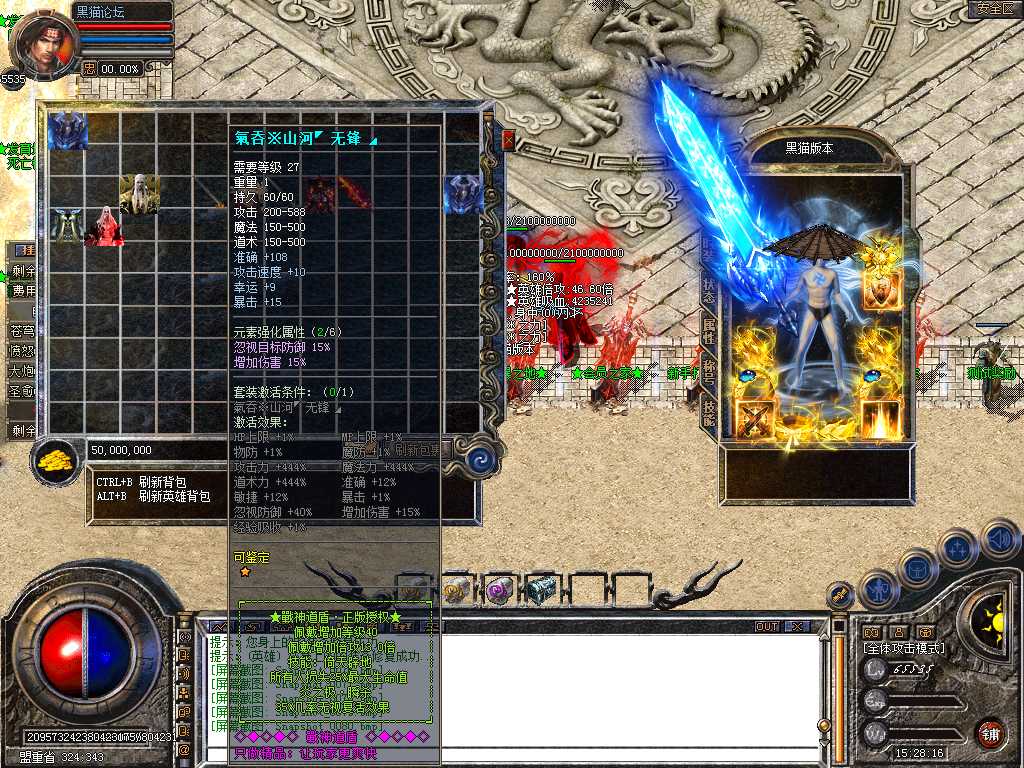Select the blue armor item in bag's first slot

68,130
